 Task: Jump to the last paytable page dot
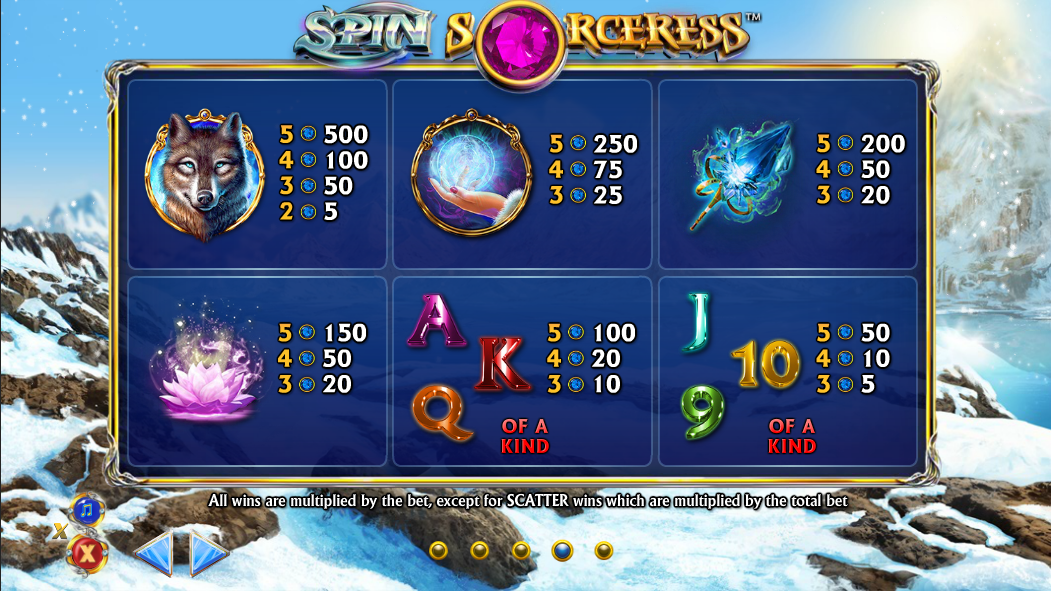tap(603, 550)
